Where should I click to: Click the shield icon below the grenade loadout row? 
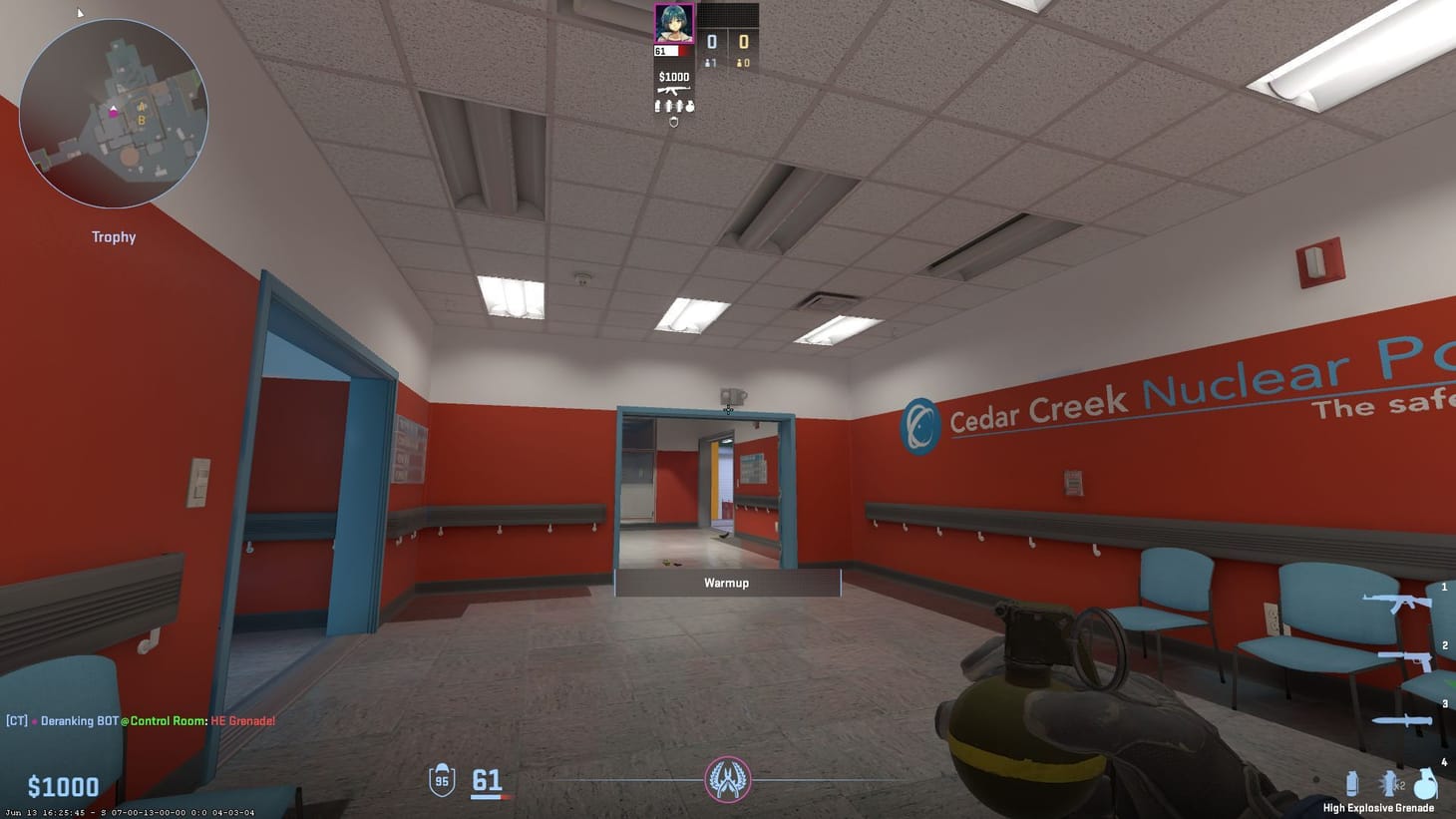pos(674,121)
